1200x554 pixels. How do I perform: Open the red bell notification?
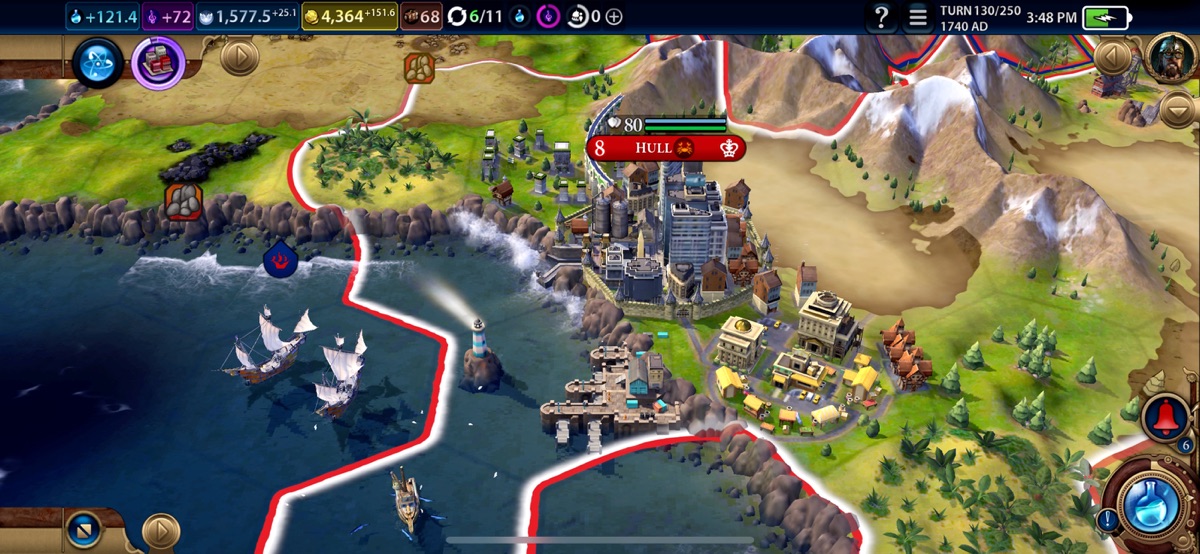coord(1165,417)
